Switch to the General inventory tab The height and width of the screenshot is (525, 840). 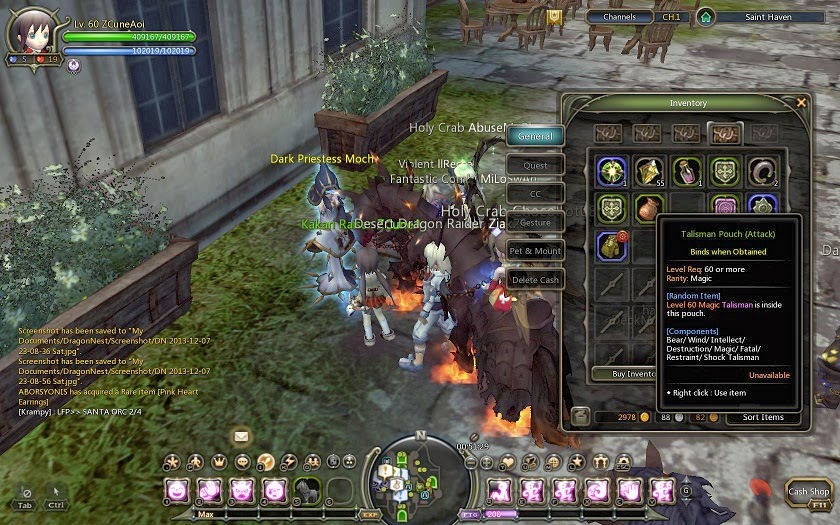coord(536,136)
